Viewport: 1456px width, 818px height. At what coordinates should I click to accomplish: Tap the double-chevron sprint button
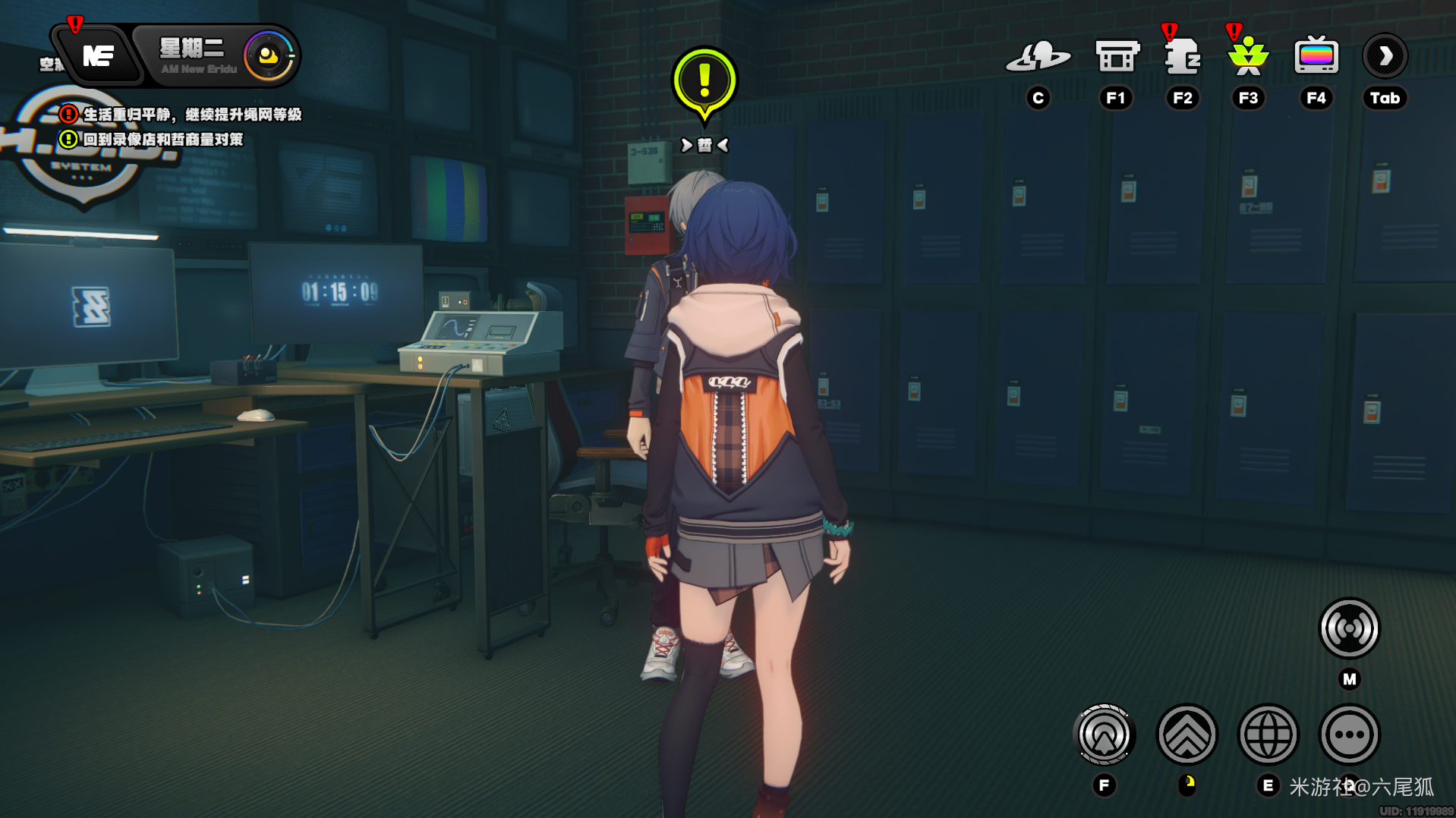[x=1187, y=735]
